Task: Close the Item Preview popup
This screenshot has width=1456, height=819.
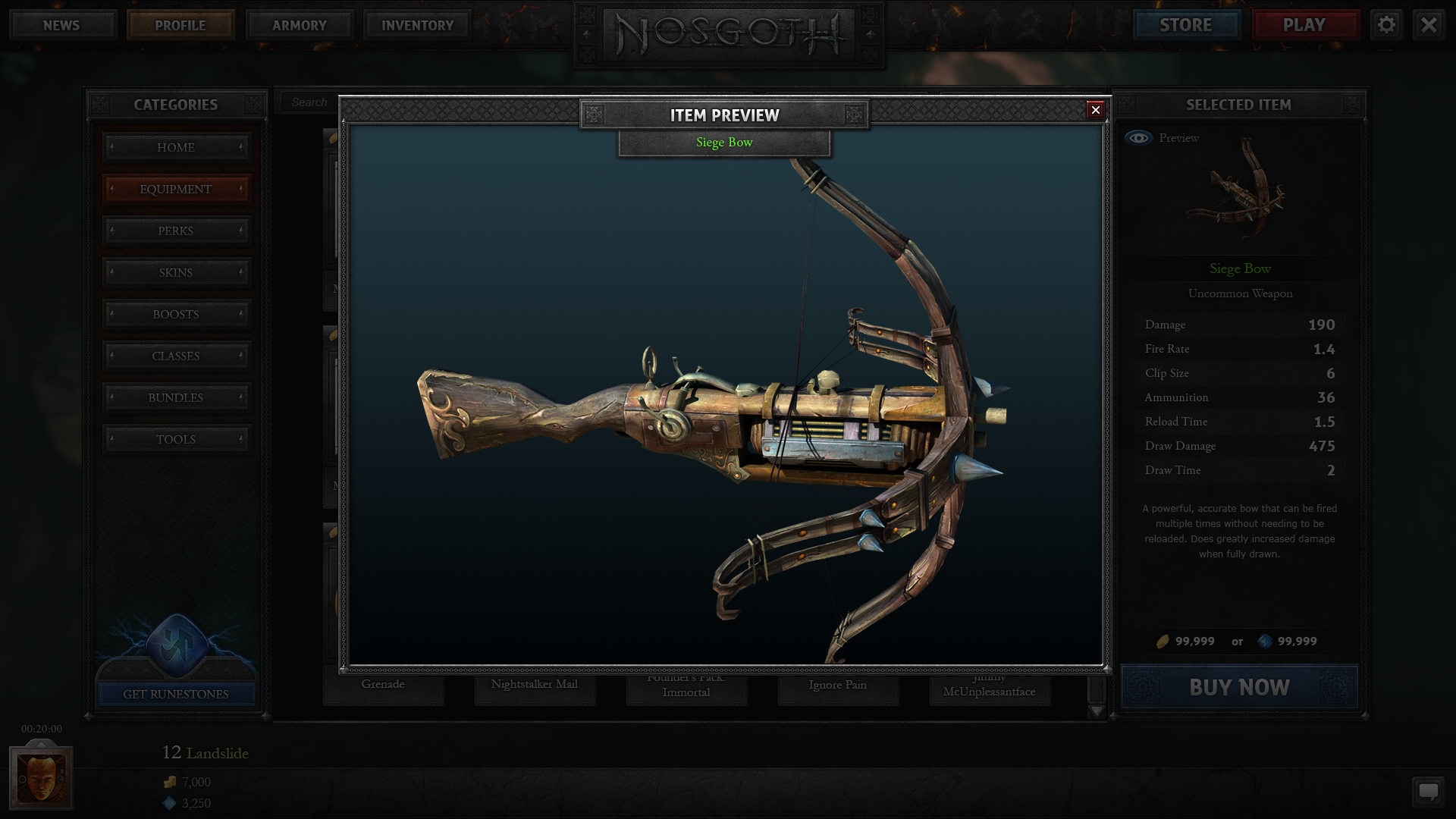Action: 1095,111
